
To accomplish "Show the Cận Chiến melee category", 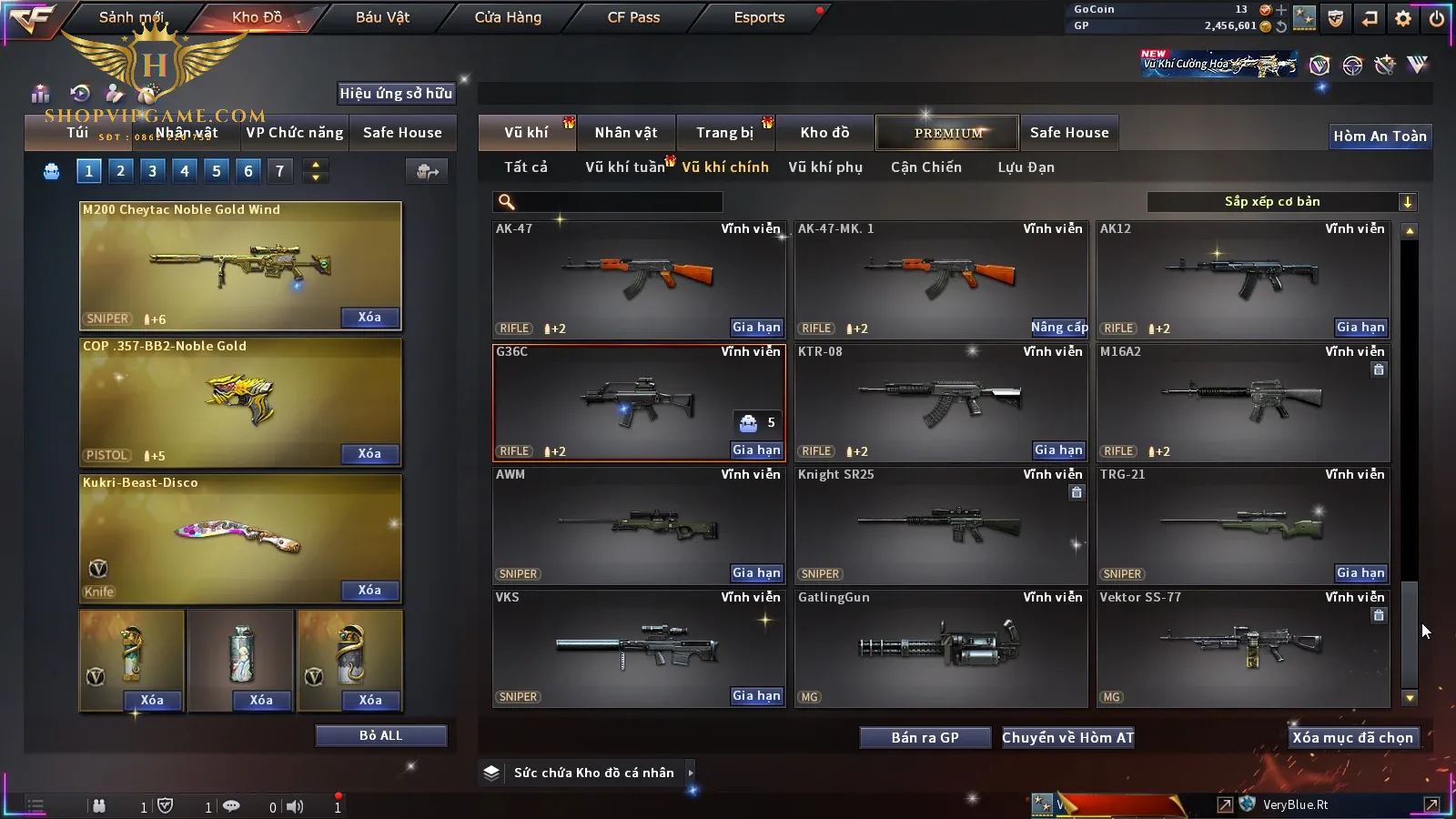I will (x=925, y=167).
